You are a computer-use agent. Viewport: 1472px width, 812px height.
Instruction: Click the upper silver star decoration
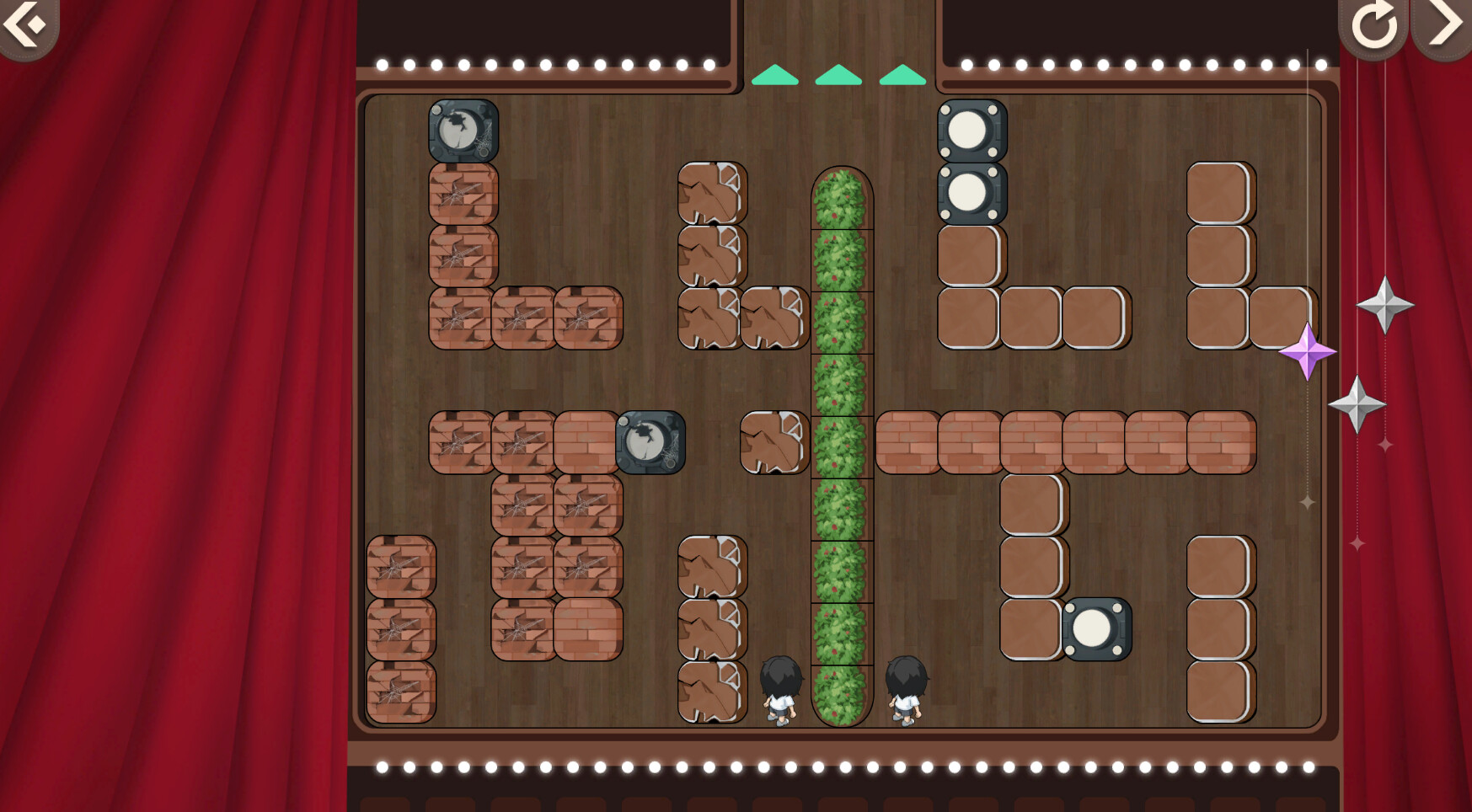[1387, 305]
